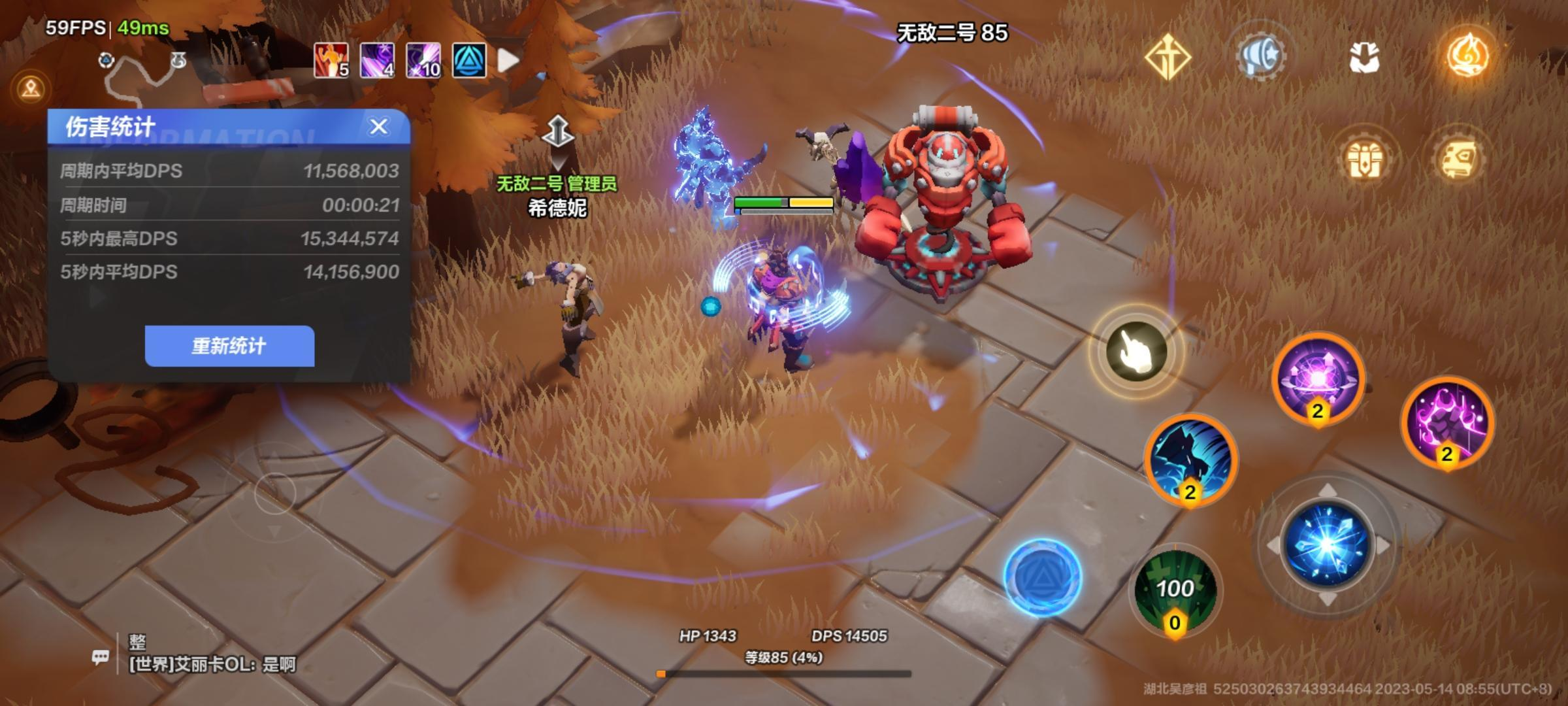Fire the blue crystal burst main attack
The height and width of the screenshot is (706, 1568).
point(1327,545)
